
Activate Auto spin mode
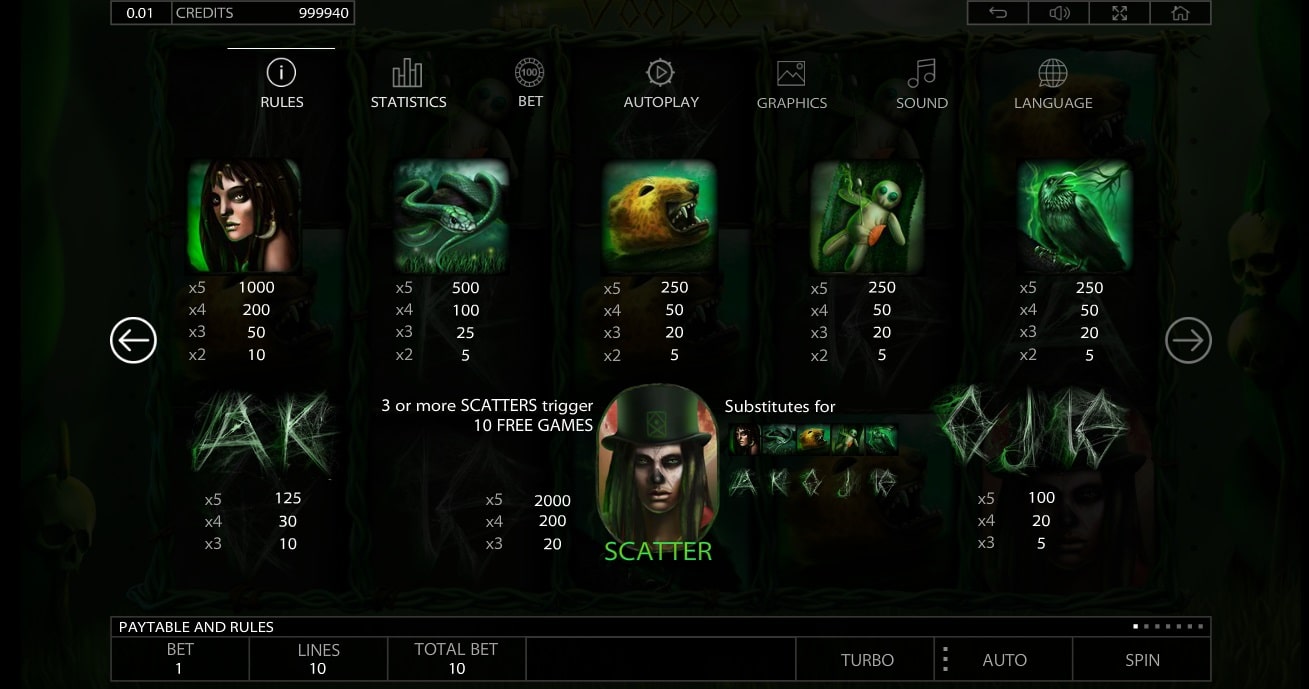pyautogui.click(x=1004, y=660)
